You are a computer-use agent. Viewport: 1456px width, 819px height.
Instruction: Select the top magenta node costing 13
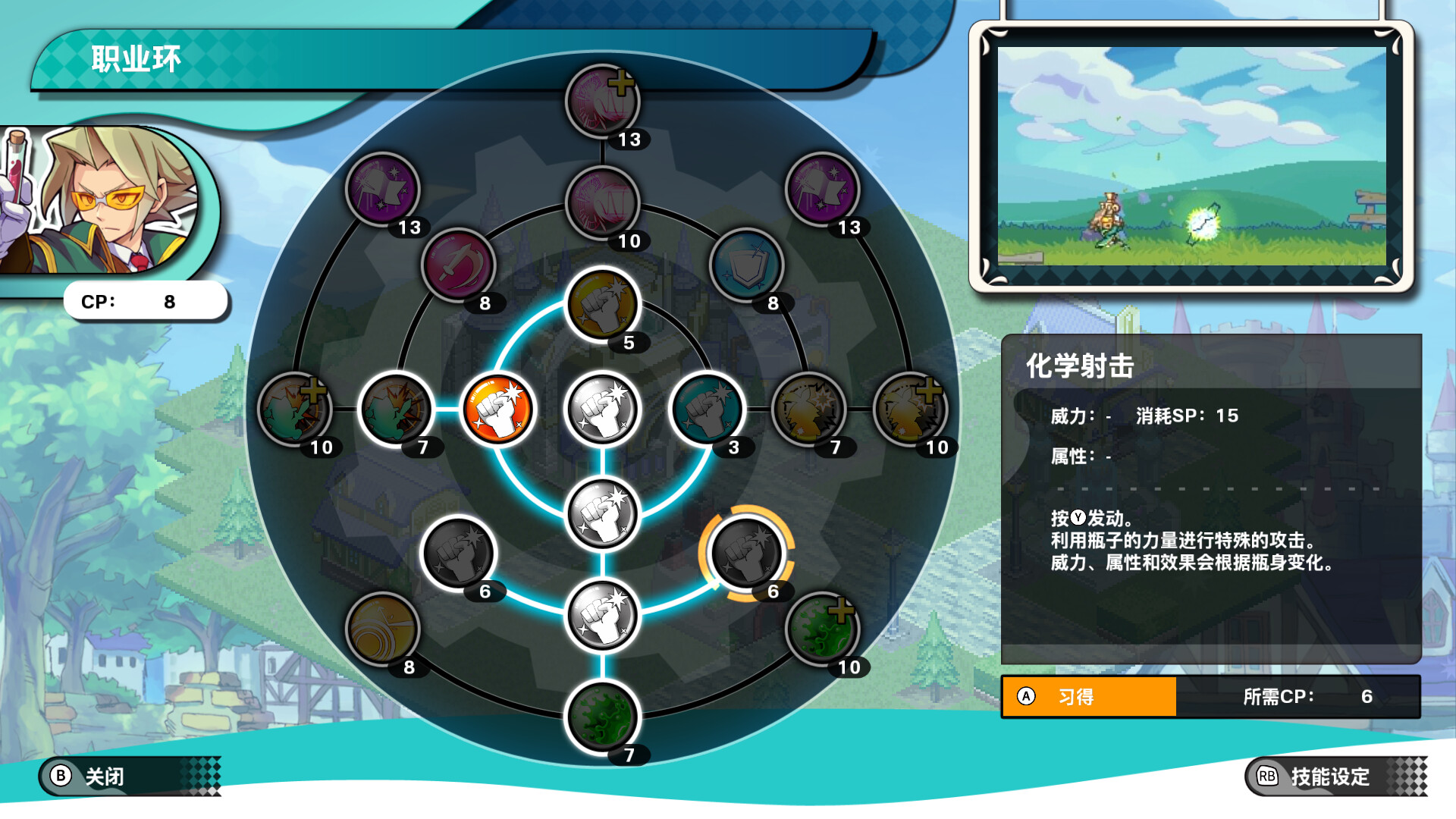[602, 102]
